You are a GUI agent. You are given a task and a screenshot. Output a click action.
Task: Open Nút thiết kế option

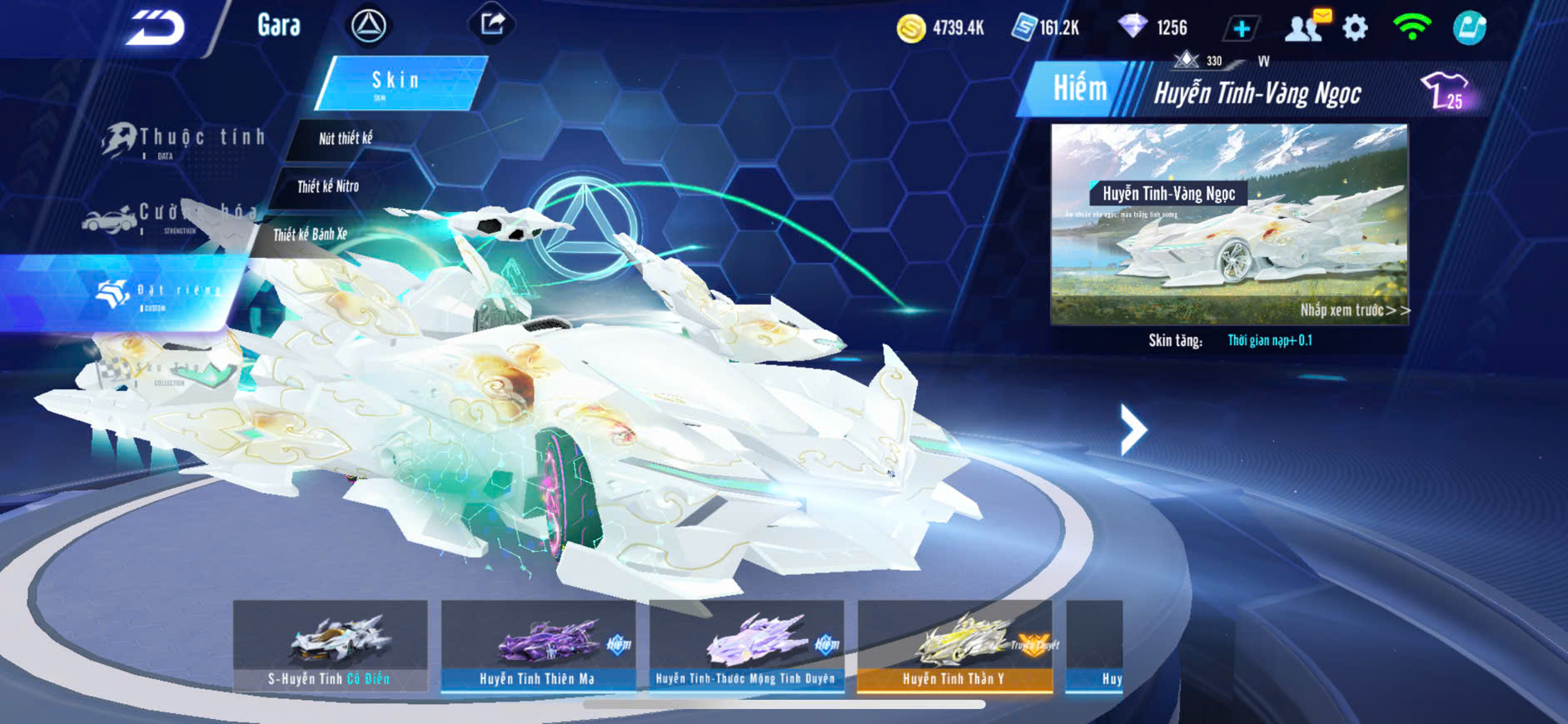(x=346, y=139)
